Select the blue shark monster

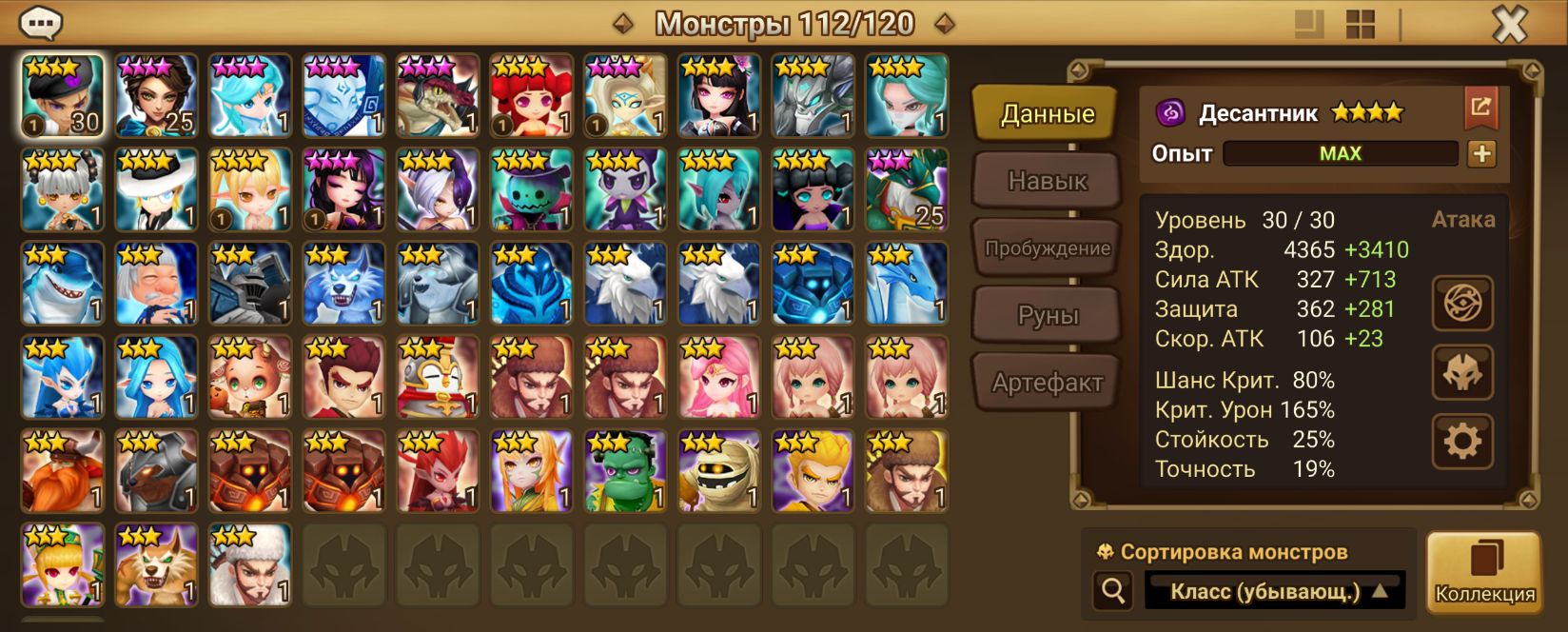pos(62,284)
